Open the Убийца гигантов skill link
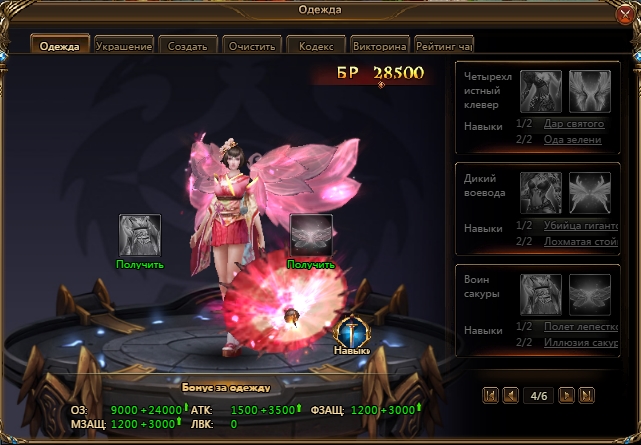This screenshot has height=445, width=641. 574,227
